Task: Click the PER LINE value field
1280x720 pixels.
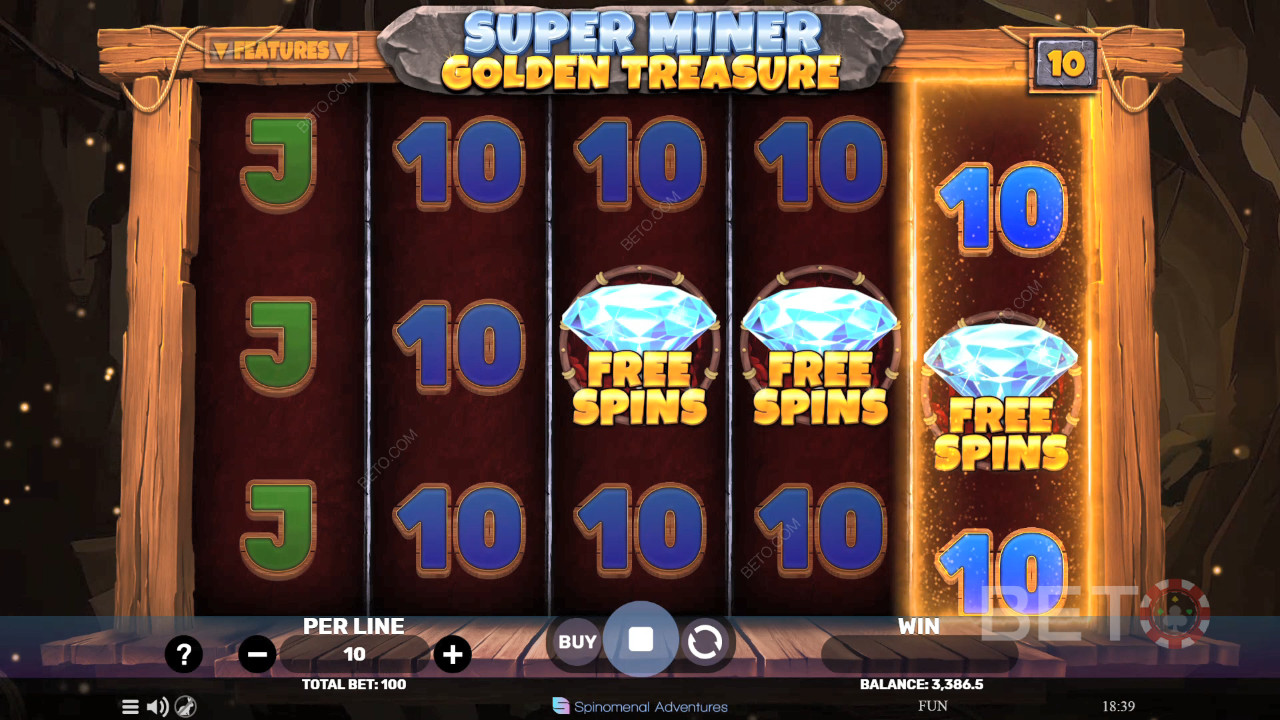Action: click(354, 654)
